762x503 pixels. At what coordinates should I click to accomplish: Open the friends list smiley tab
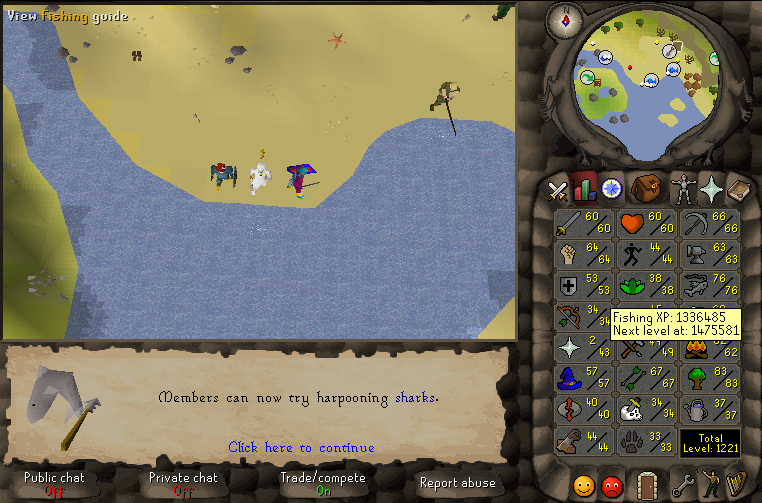pyautogui.click(x=583, y=486)
